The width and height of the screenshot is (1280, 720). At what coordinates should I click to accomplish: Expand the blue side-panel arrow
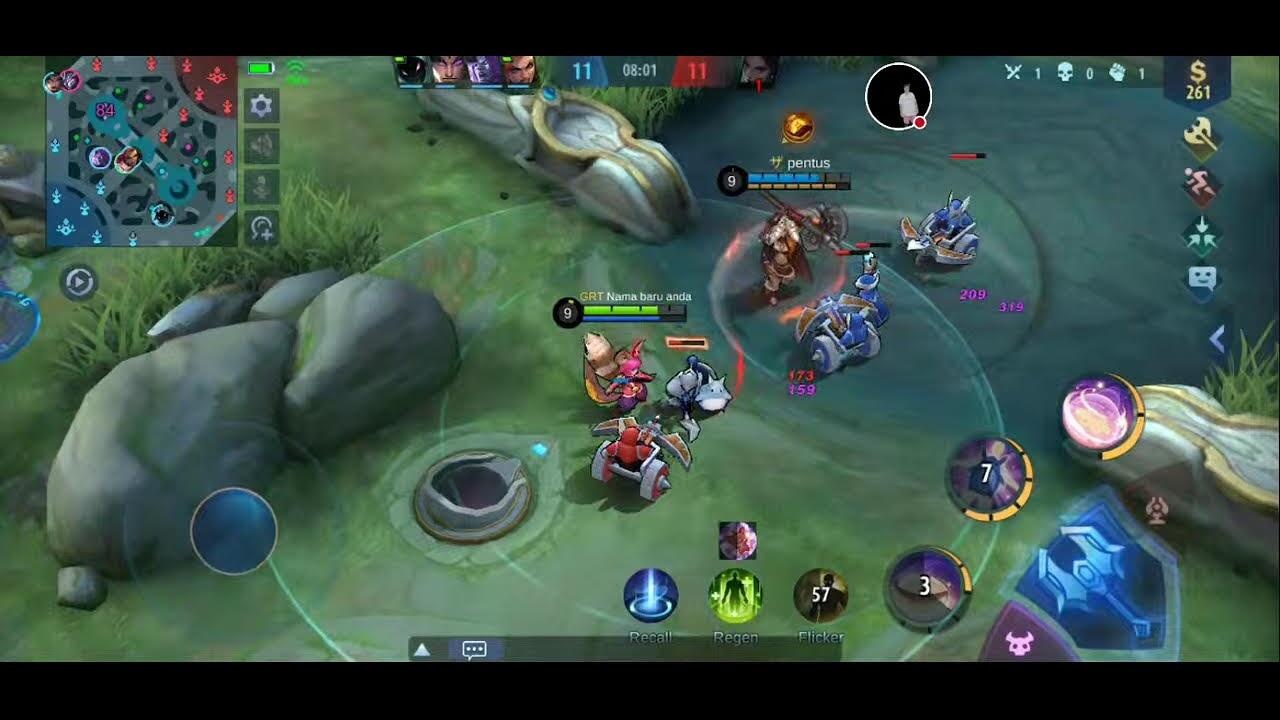tap(1217, 340)
